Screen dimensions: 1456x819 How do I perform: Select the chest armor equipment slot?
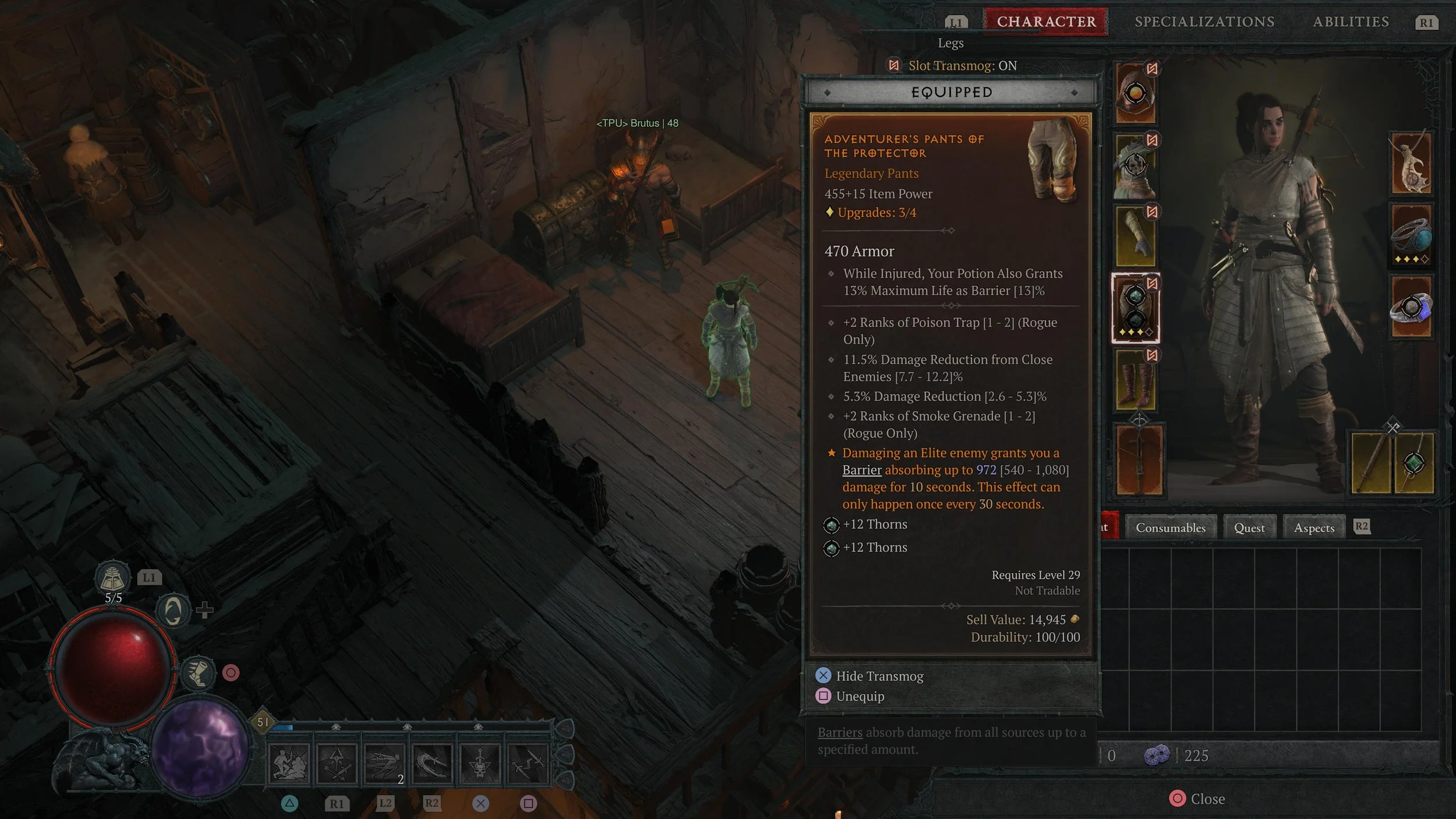pyautogui.click(x=1135, y=165)
